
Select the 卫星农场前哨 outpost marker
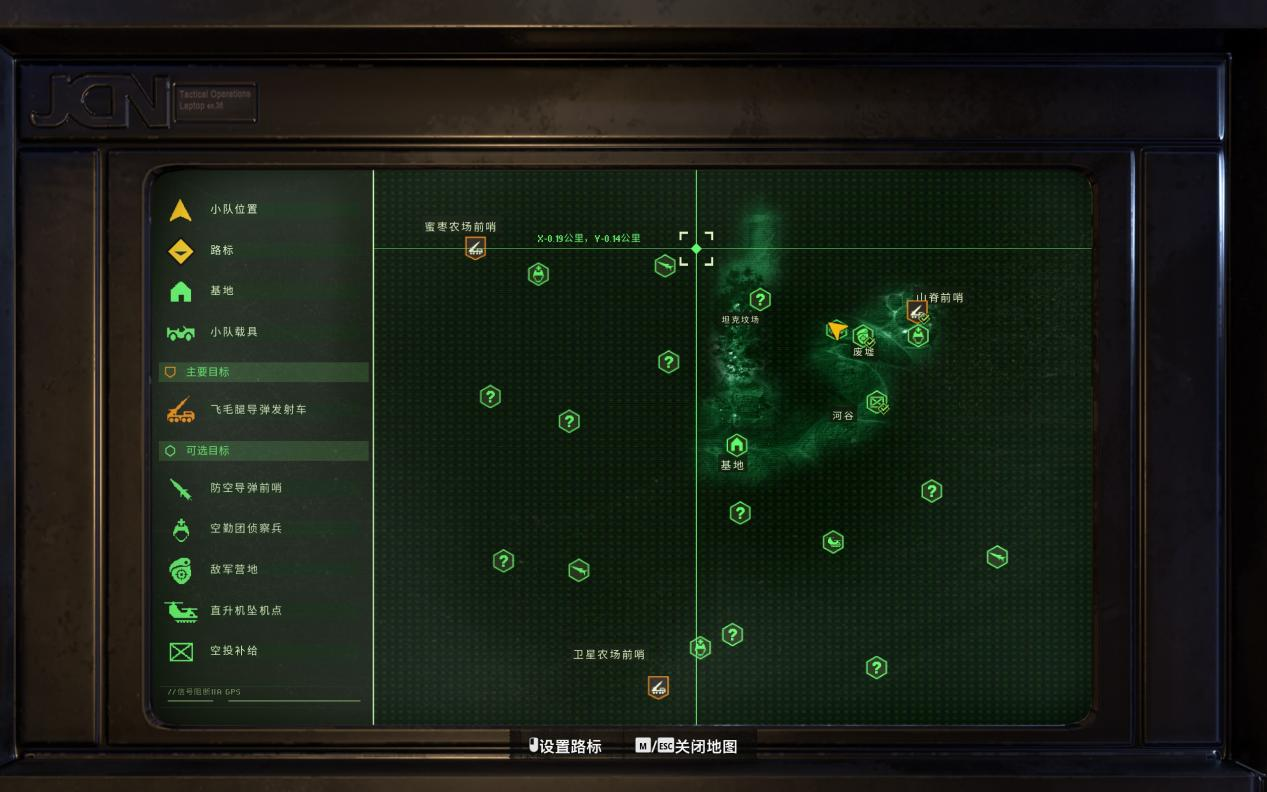[657, 687]
